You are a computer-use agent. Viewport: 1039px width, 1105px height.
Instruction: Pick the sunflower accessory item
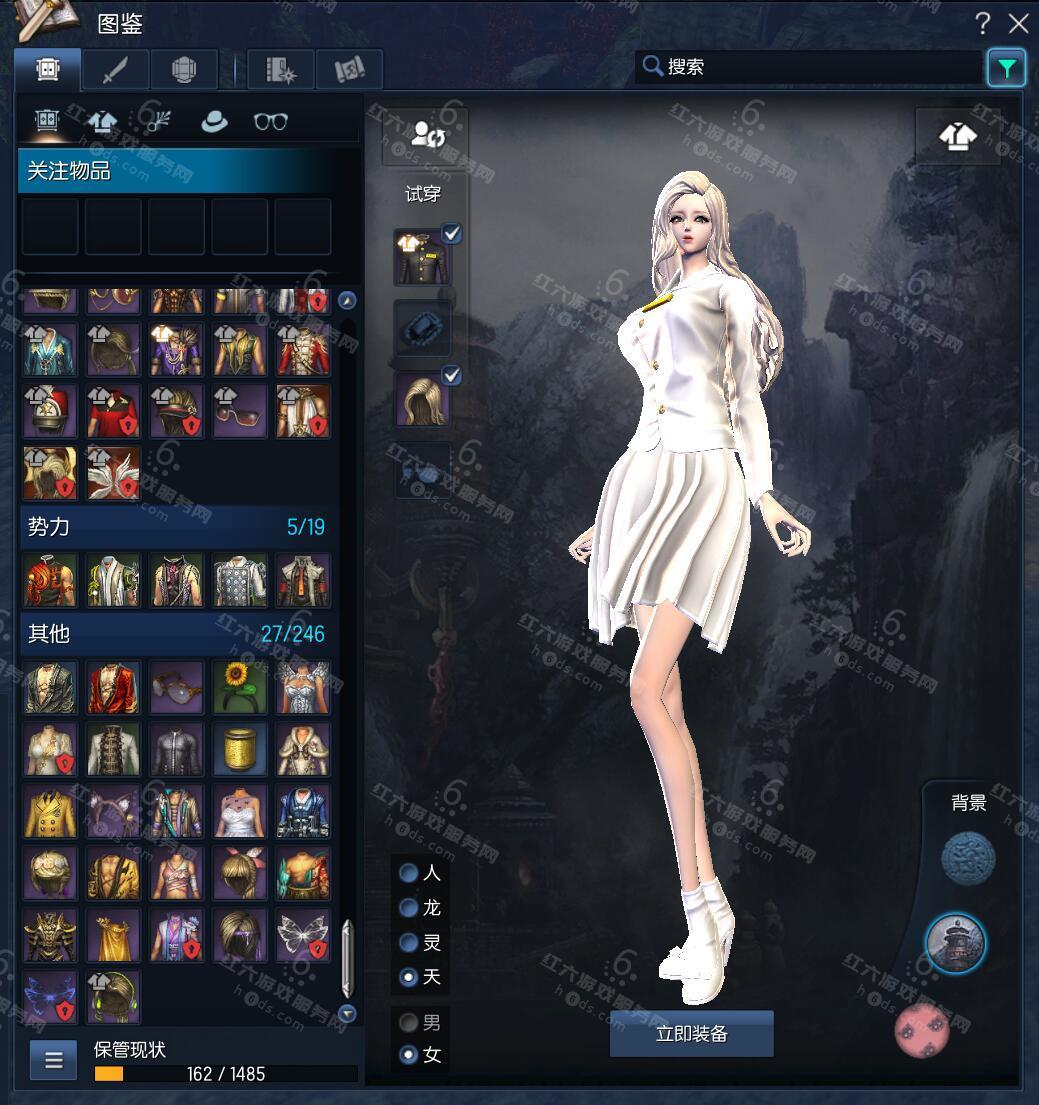tap(240, 687)
